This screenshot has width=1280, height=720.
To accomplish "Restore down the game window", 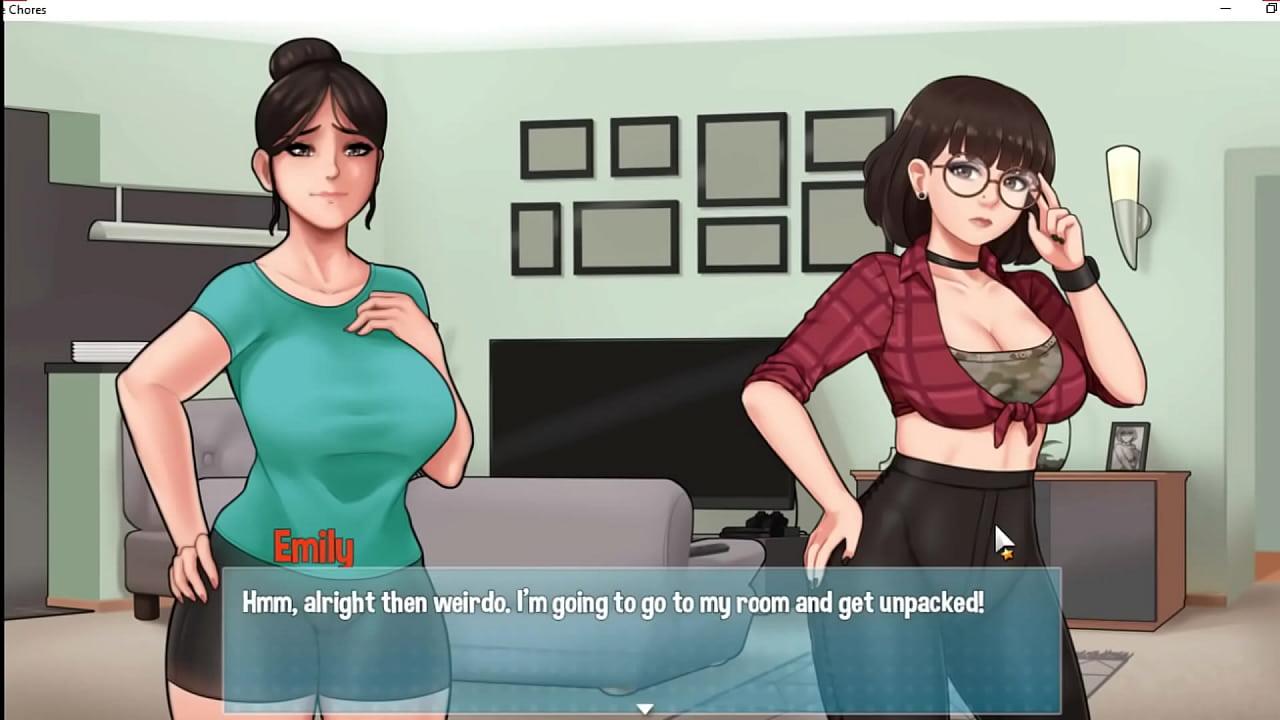I will 1271,9.
